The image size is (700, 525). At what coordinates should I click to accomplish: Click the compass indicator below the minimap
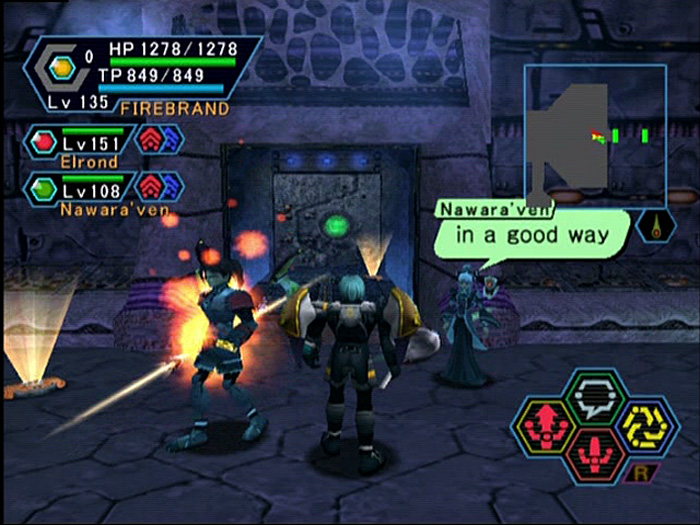(x=656, y=227)
